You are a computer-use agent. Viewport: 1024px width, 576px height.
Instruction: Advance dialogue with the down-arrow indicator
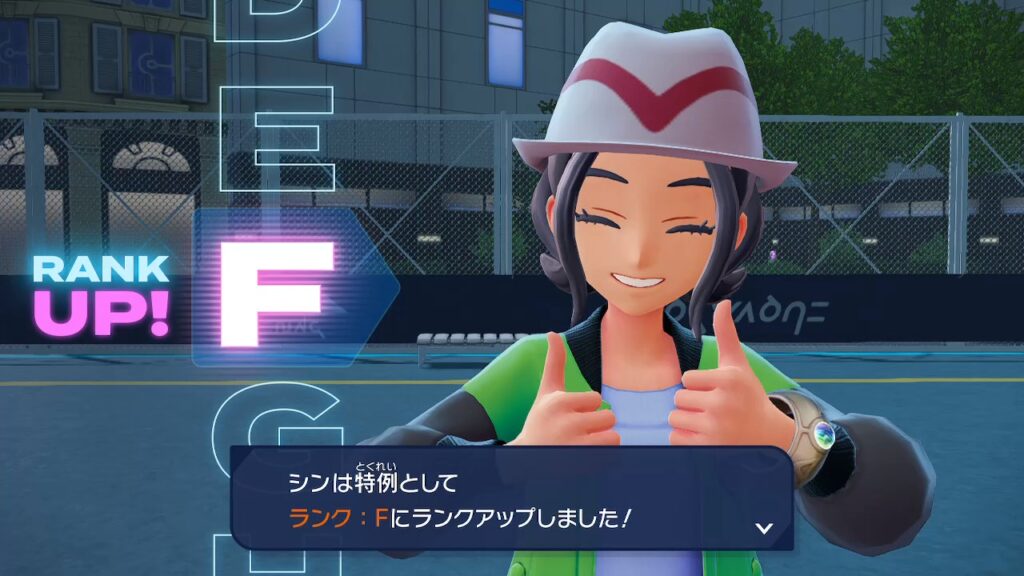(764, 527)
